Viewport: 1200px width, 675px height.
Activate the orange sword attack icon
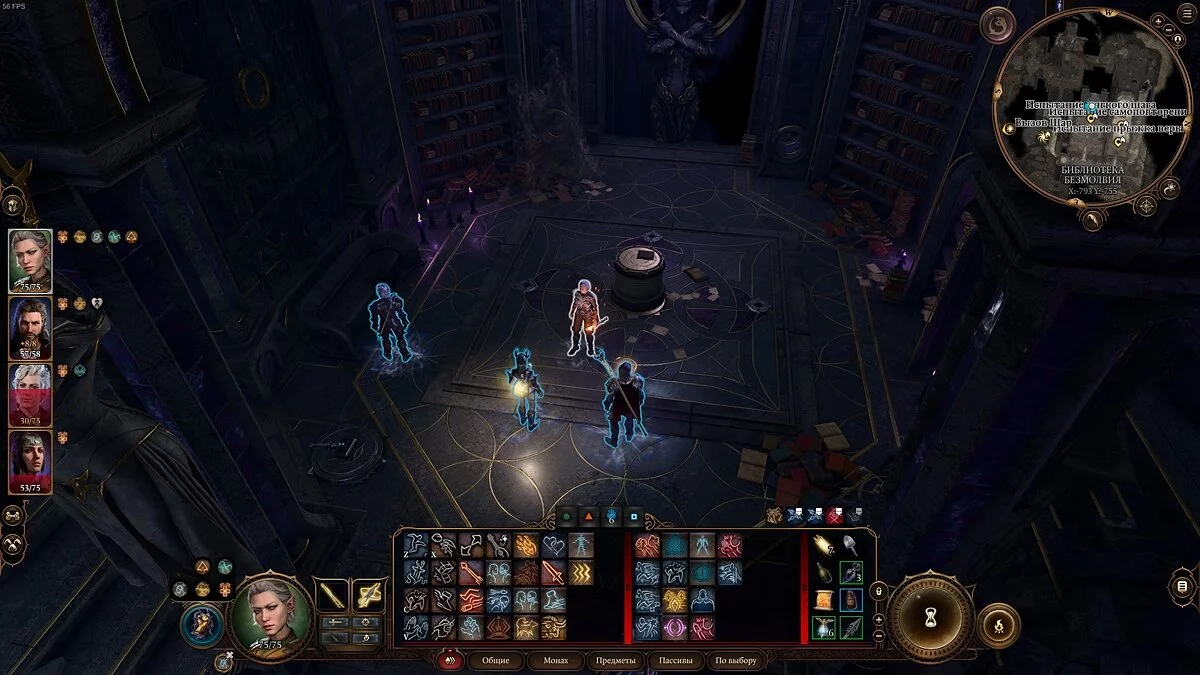553,573
